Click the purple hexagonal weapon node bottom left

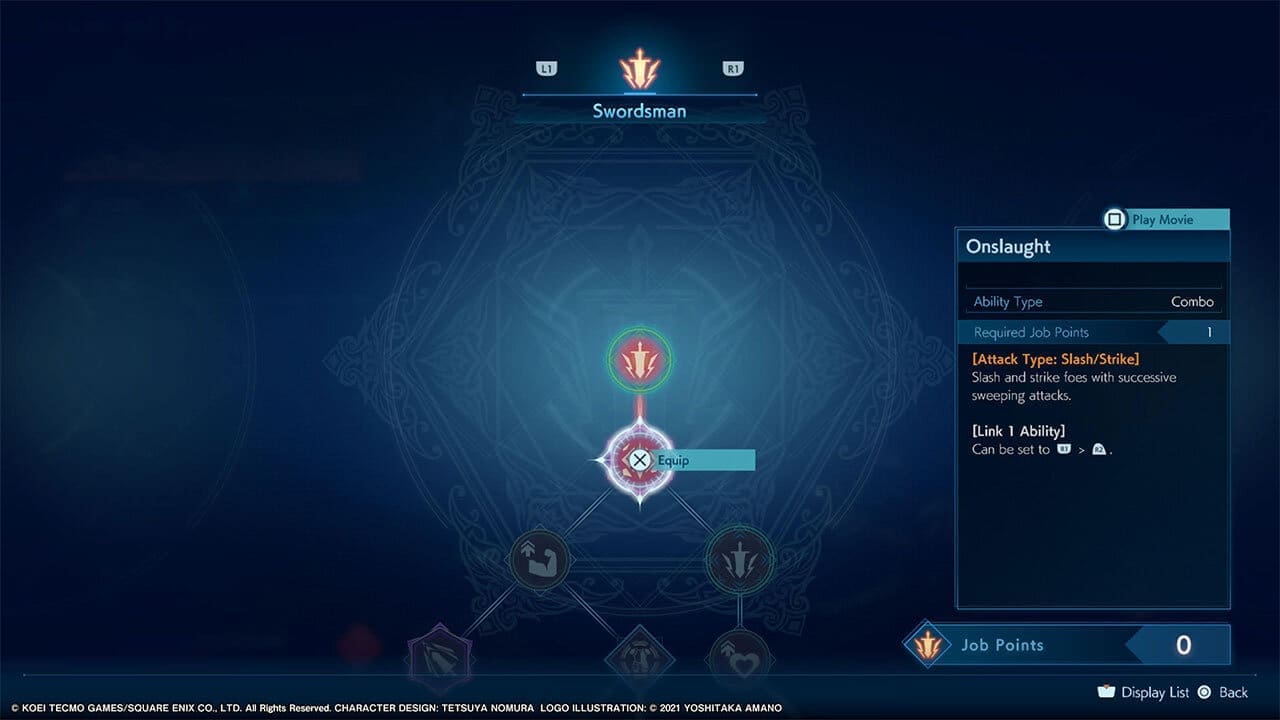pyautogui.click(x=441, y=655)
